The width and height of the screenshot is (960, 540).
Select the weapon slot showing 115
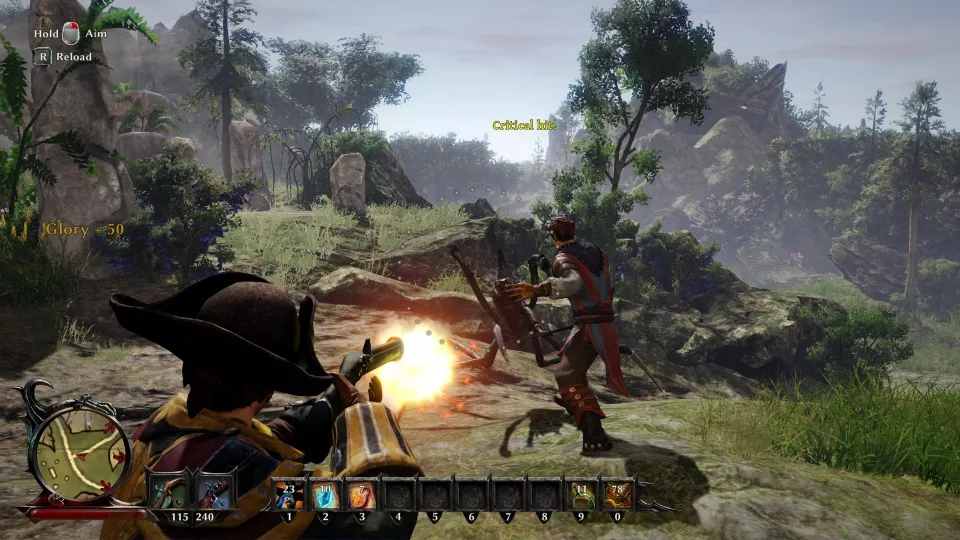click(168, 494)
